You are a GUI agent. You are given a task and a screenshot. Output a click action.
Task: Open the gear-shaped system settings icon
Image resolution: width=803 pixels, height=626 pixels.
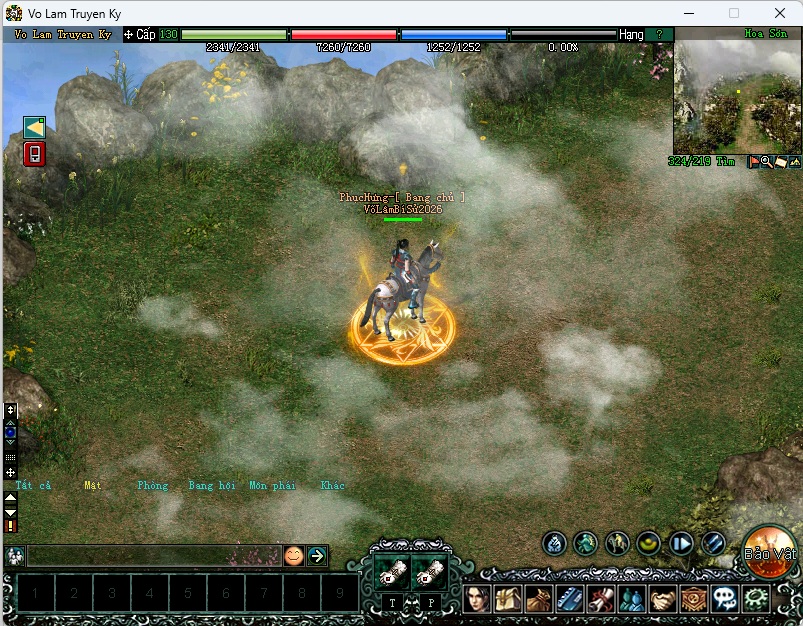tap(757, 598)
